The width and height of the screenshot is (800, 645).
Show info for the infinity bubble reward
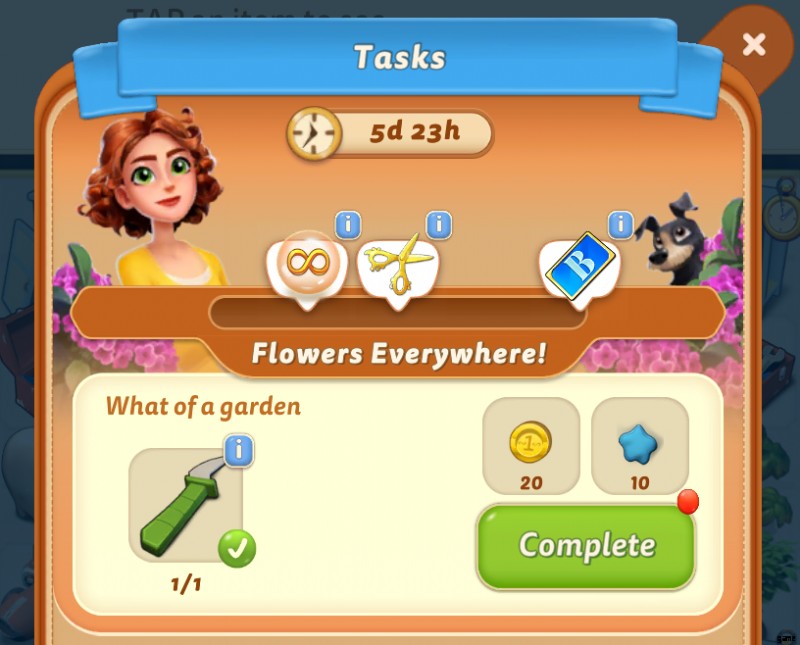point(347,225)
